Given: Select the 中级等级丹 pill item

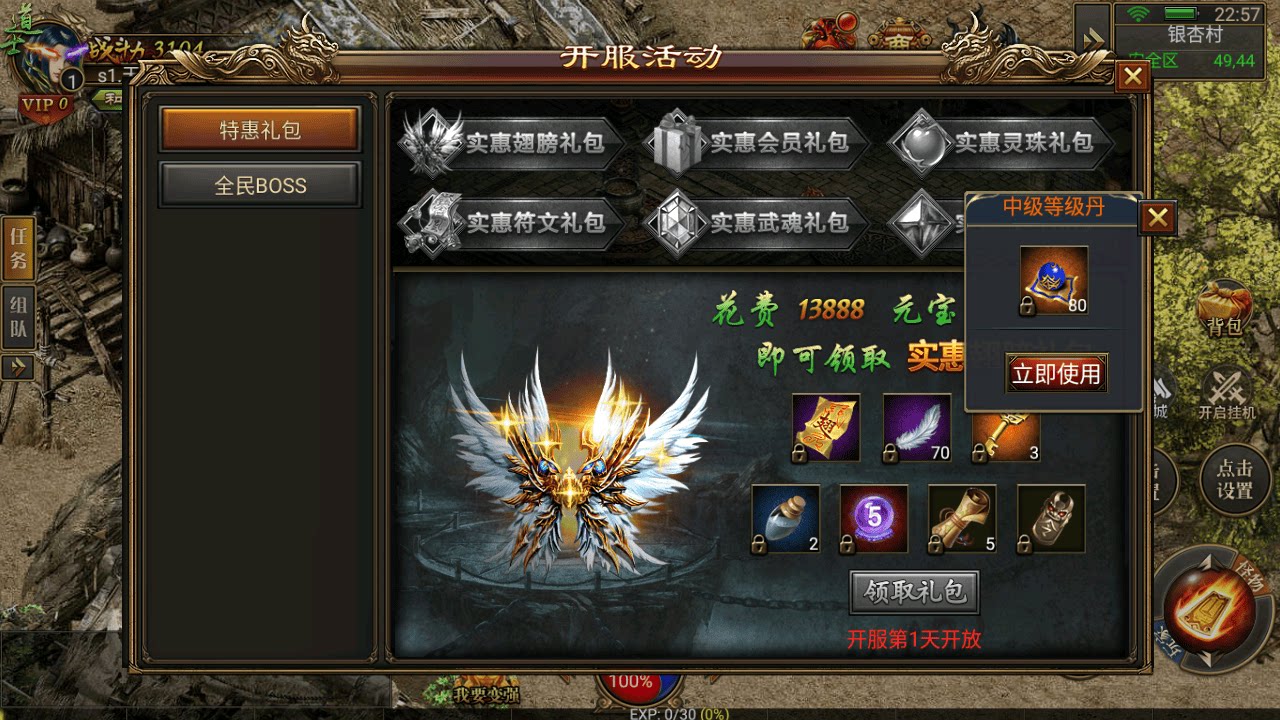Looking at the screenshot, I should point(1055,280).
